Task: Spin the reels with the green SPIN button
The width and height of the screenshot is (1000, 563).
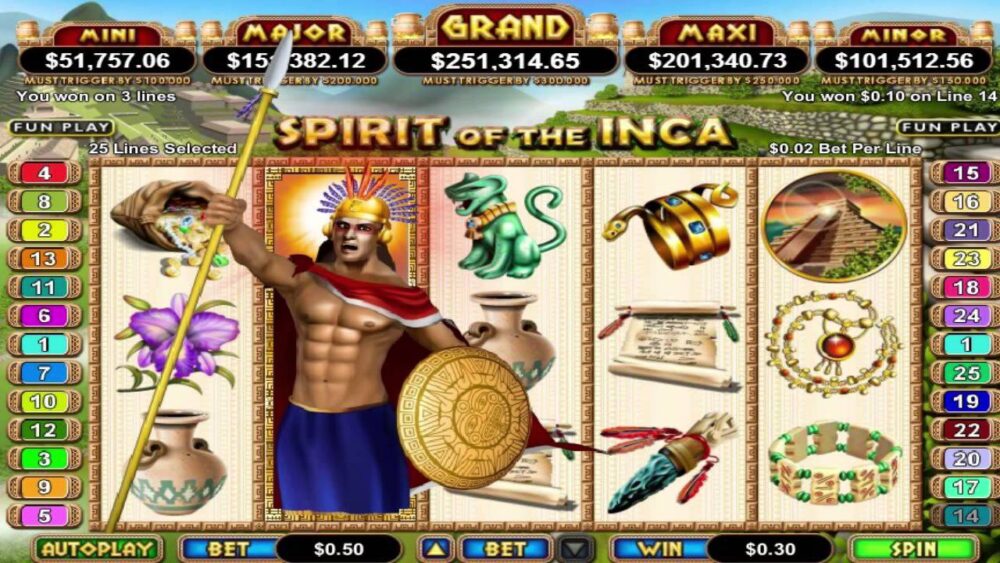Action: pyautogui.click(x=913, y=549)
